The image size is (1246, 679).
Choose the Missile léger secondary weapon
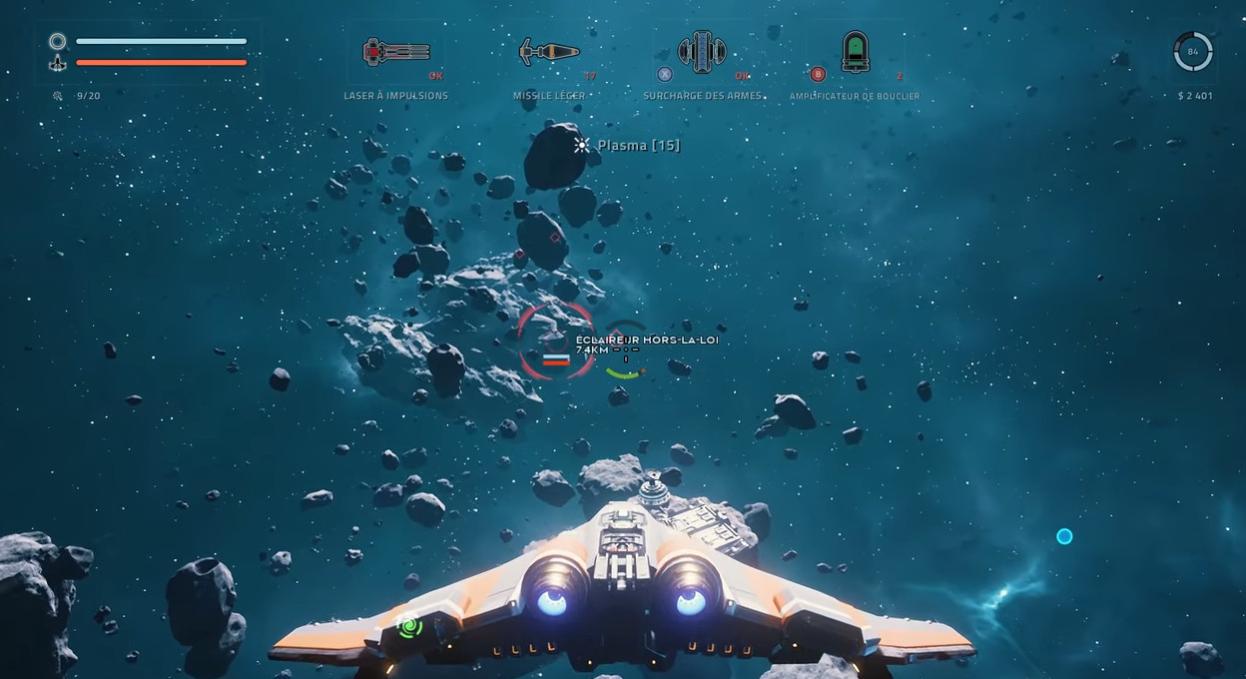click(x=549, y=52)
